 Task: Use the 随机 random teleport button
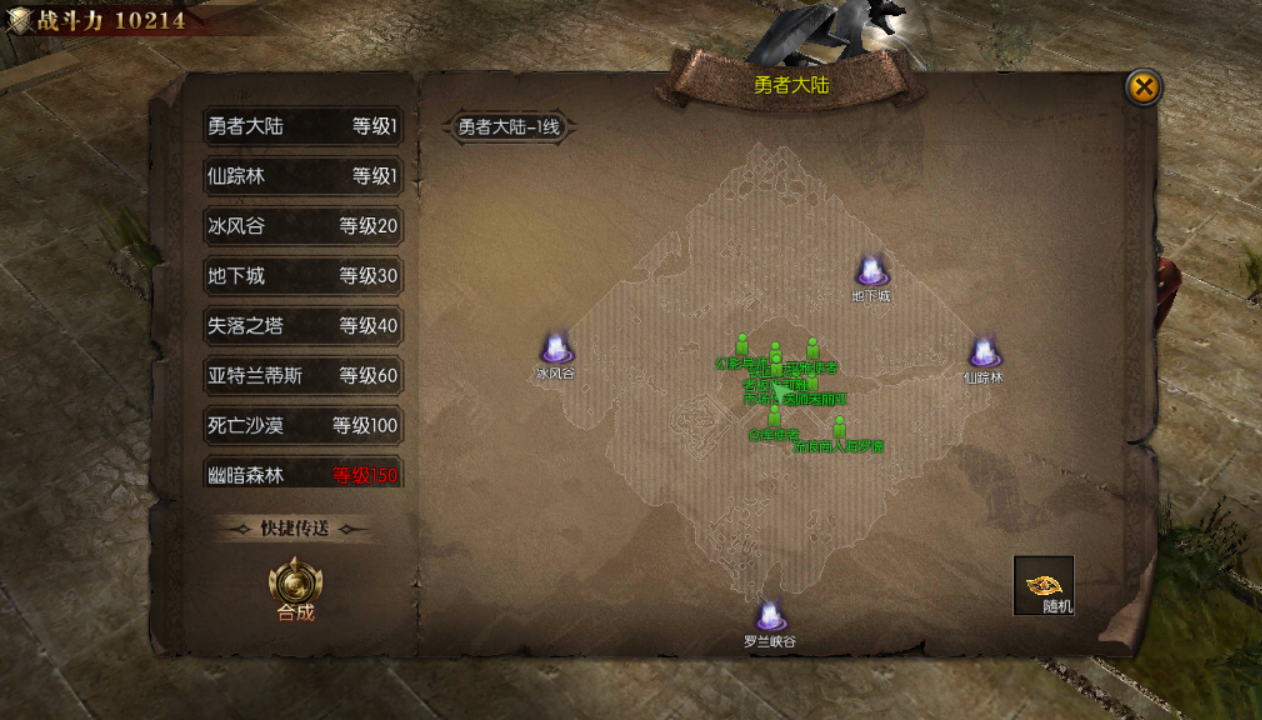(x=1043, y=586)
